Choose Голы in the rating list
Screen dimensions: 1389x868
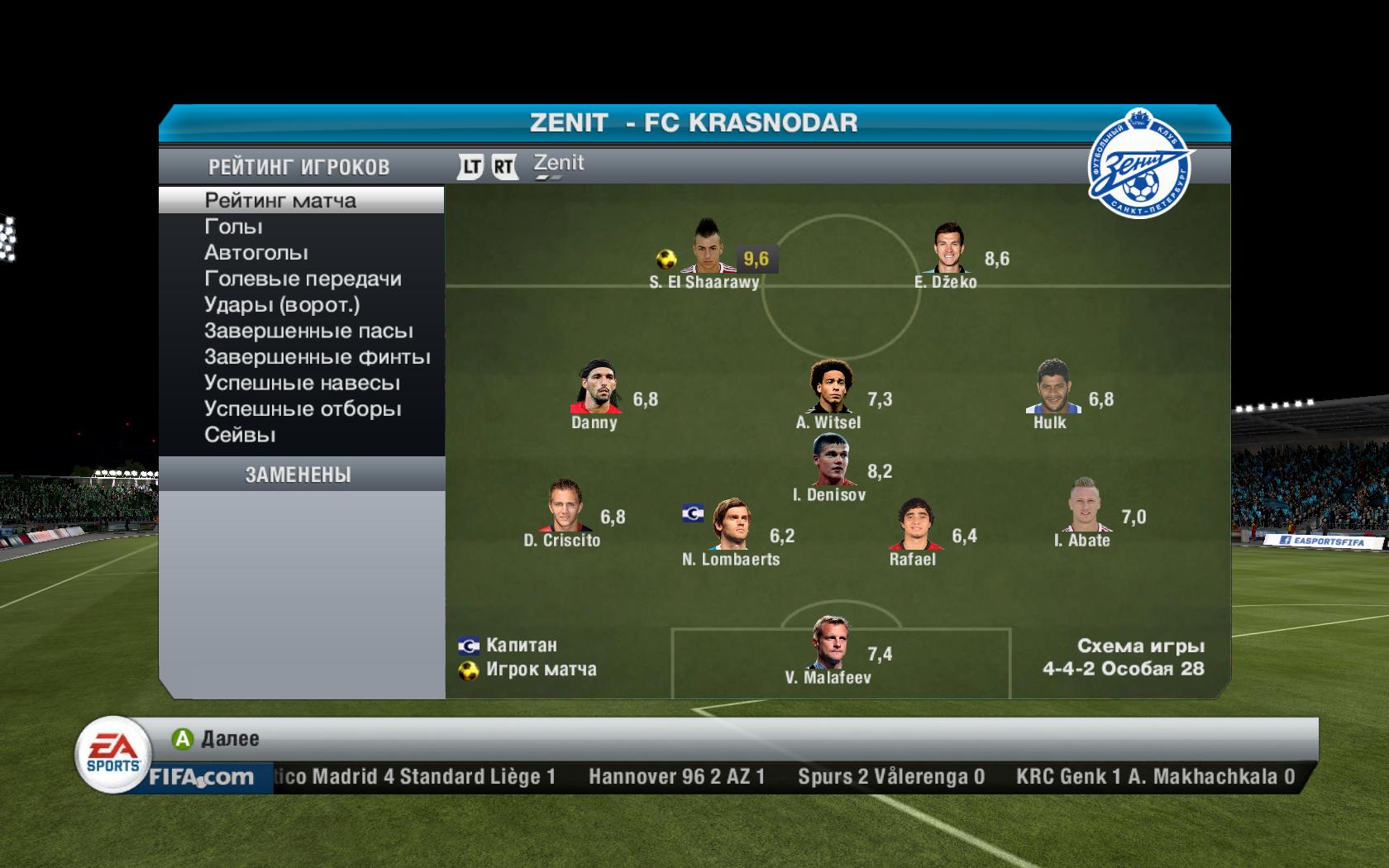[x=234, y=227]
